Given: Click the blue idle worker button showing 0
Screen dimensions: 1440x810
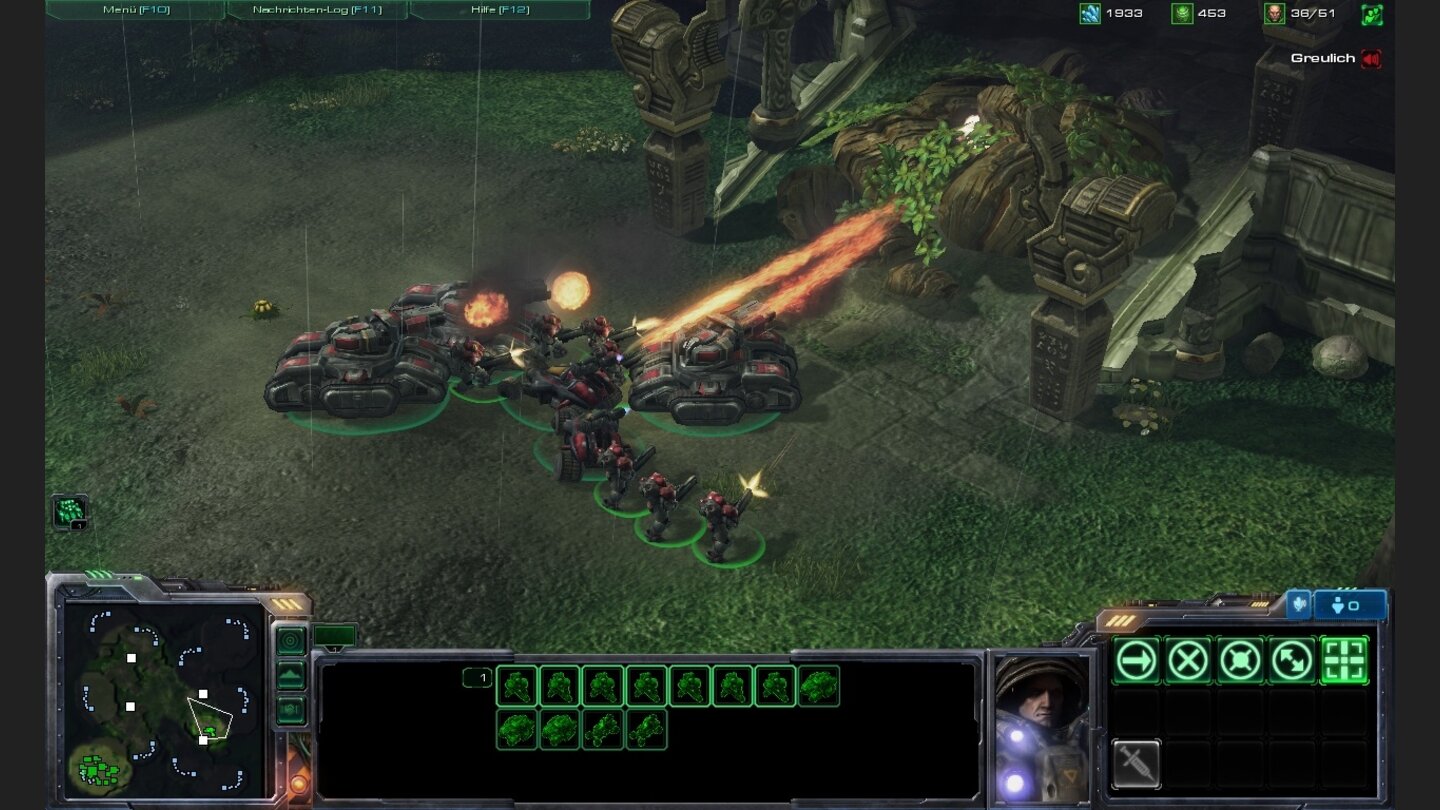Looking at the screenshot, I should pos(1349,605).
